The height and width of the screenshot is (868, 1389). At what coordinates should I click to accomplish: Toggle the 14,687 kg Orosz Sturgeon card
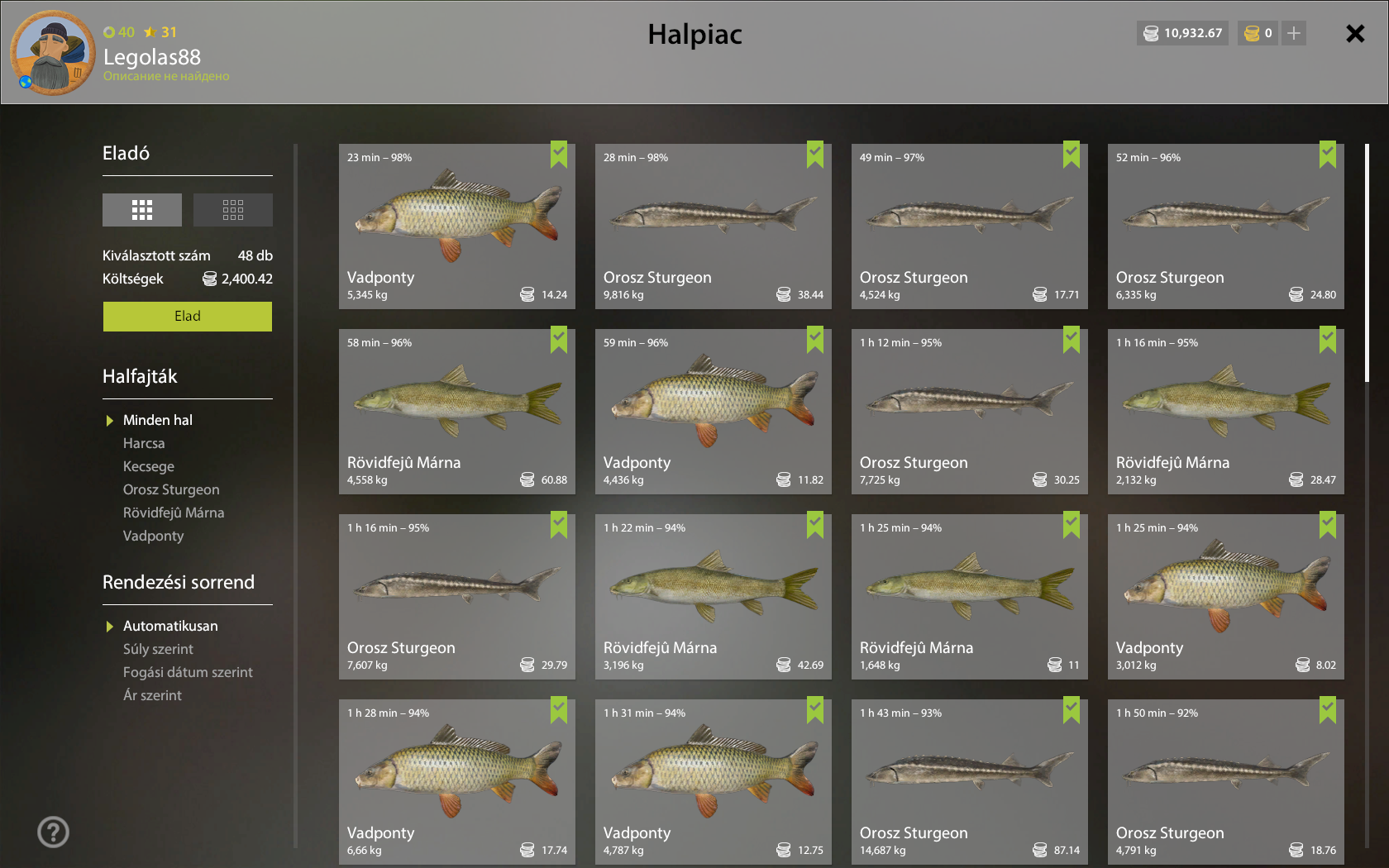click(969, 782)
